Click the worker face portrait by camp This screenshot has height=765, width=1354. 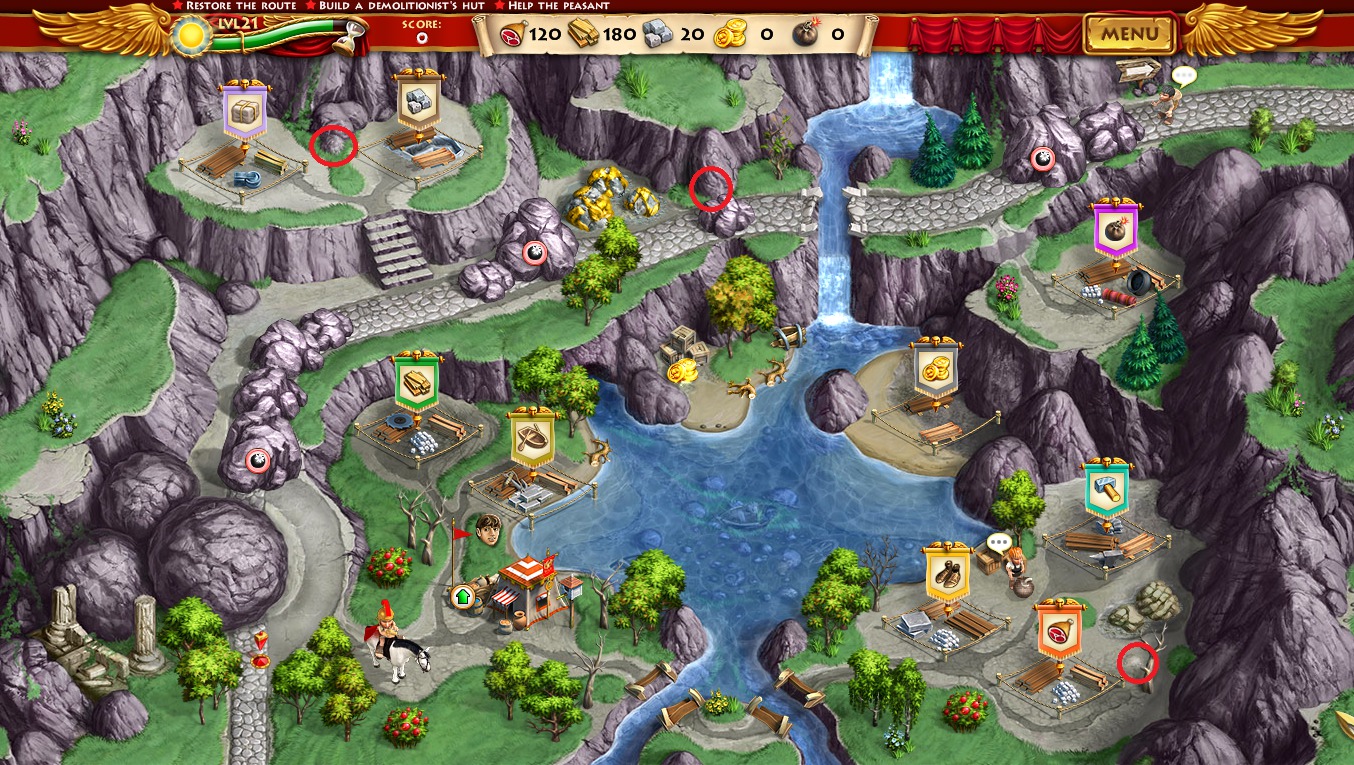point(487,529)
